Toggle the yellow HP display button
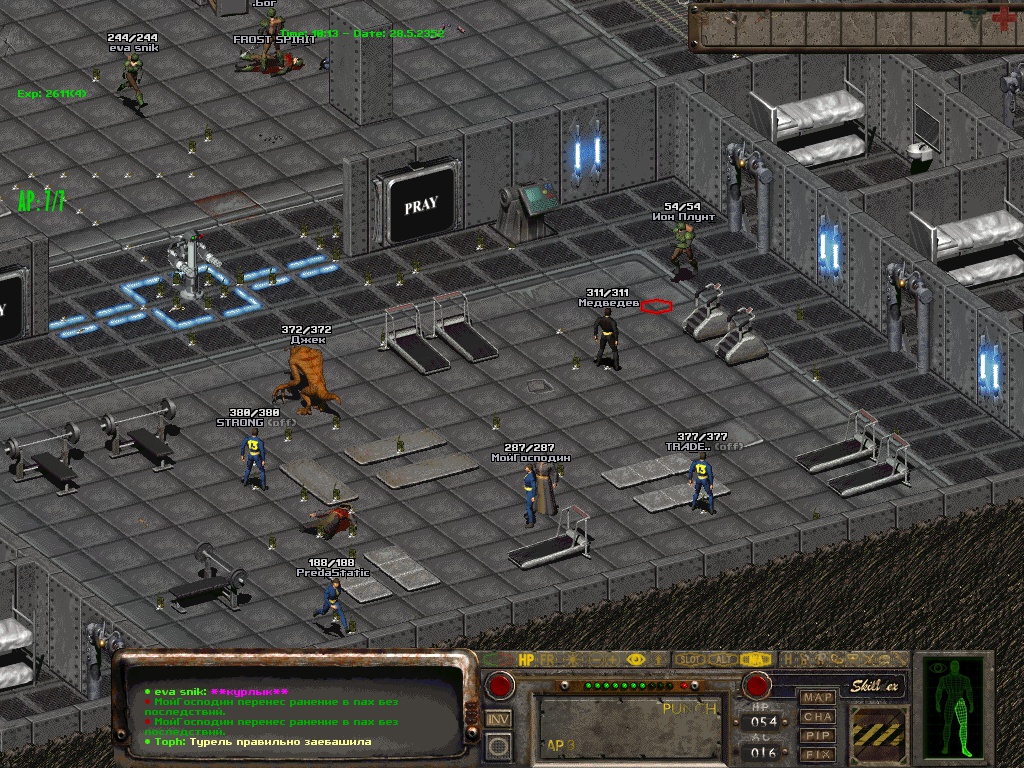 (x=528, y=660)
